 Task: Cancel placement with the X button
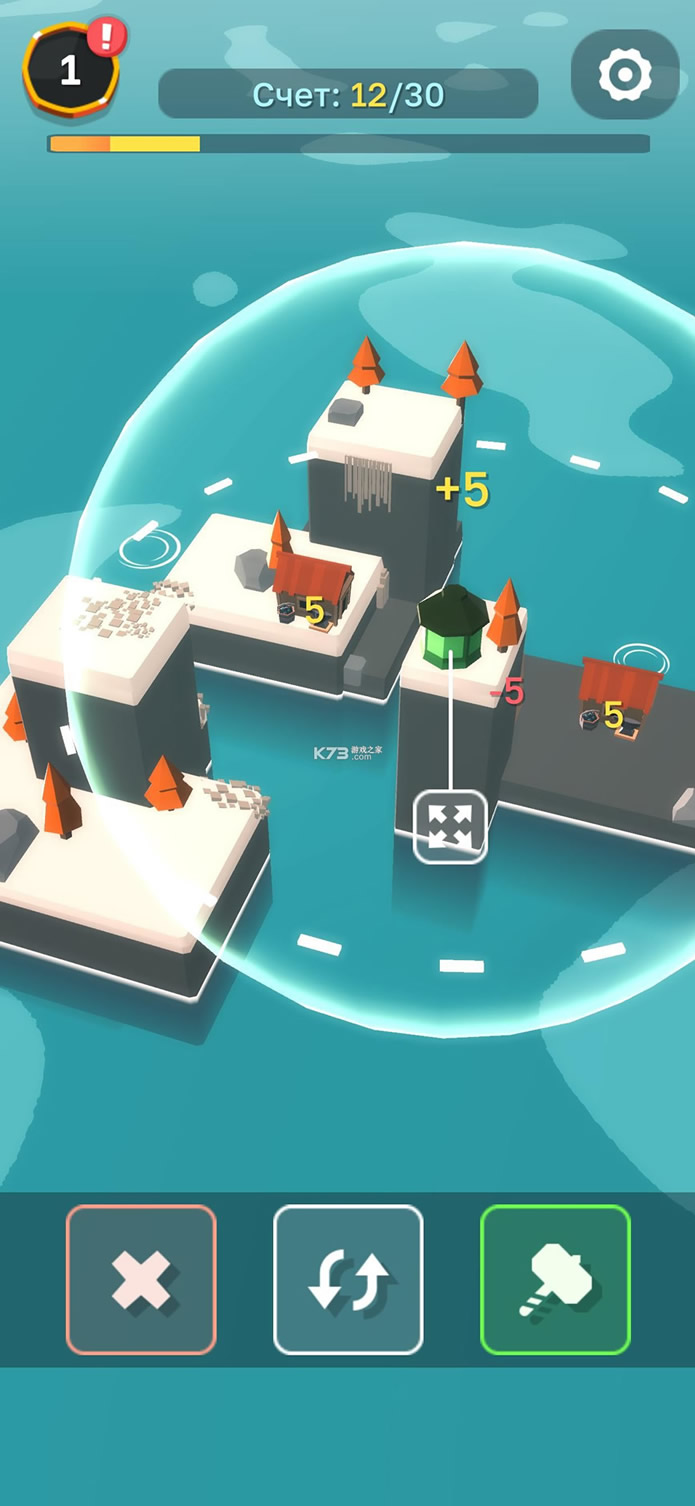point(141,1279)
